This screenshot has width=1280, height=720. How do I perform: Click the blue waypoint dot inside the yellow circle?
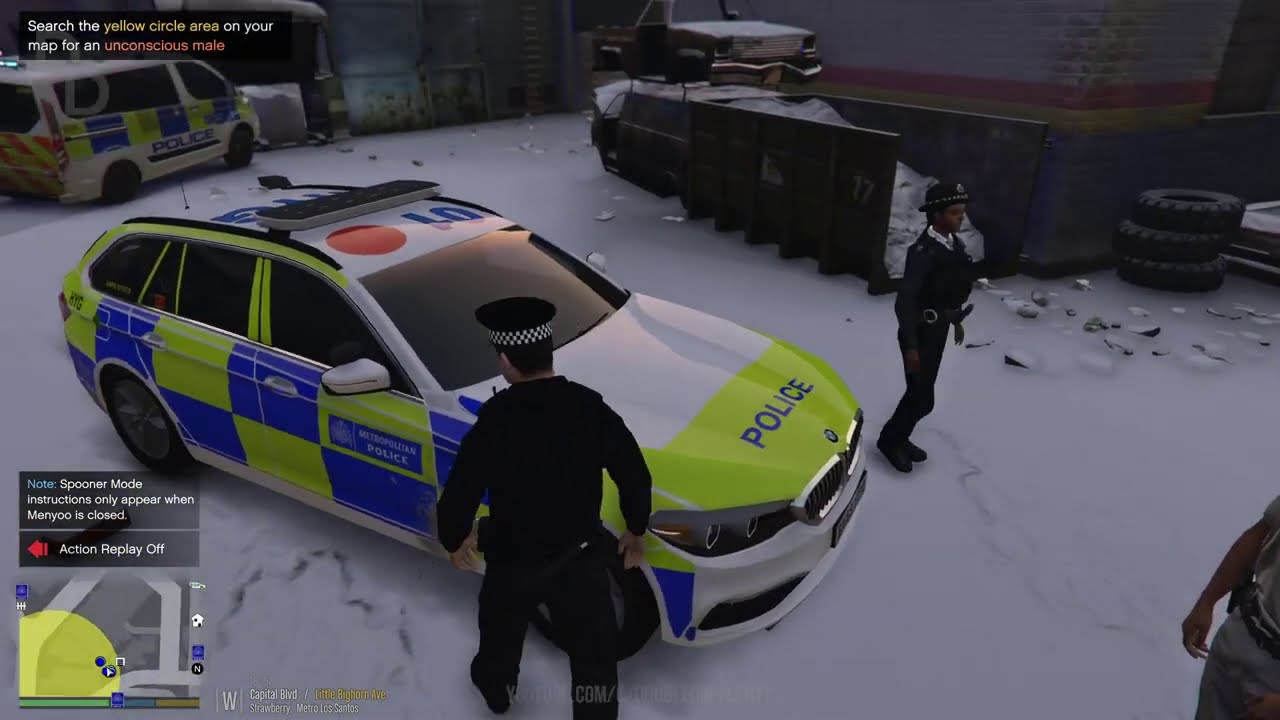pos(99,661)
